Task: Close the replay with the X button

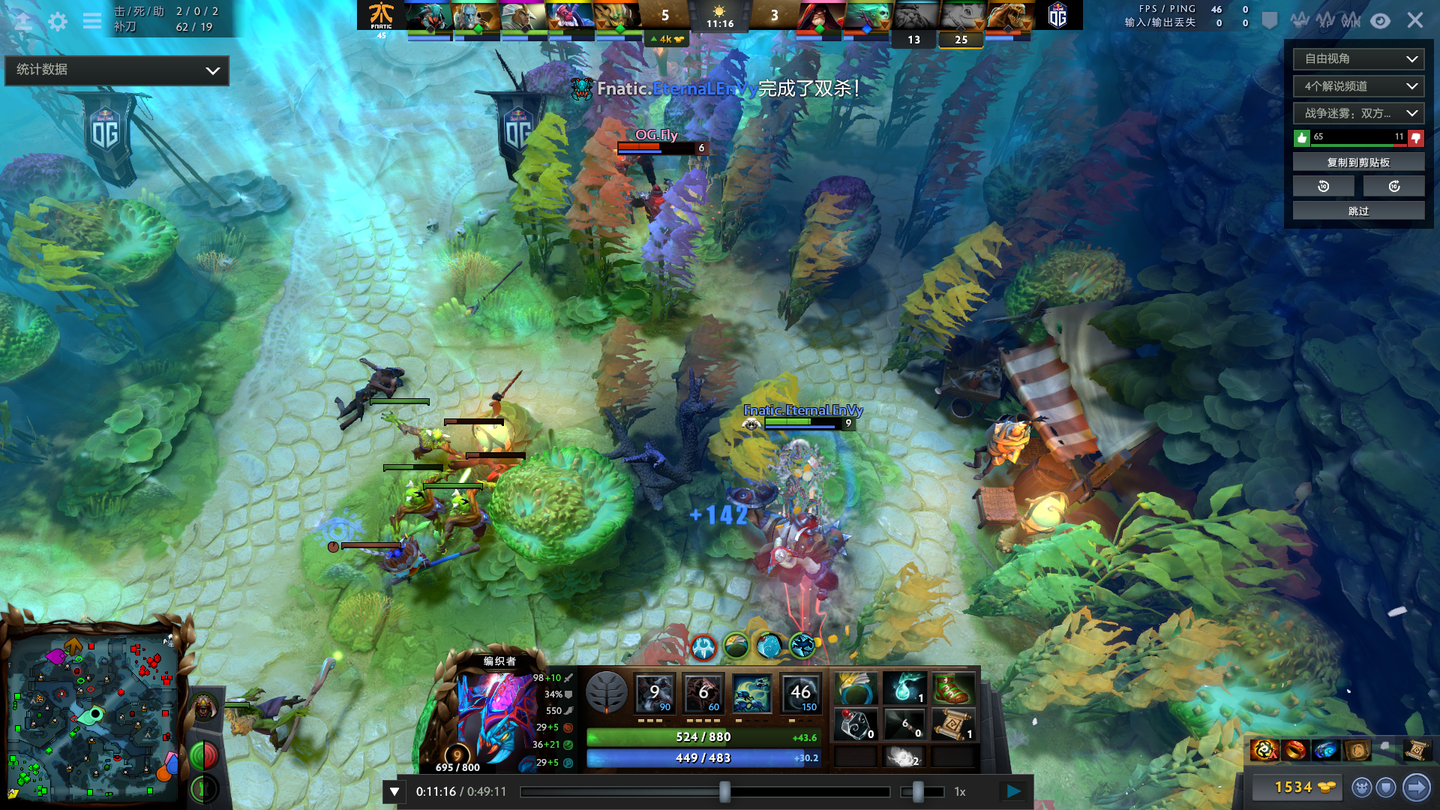Action: point(1415,20)
